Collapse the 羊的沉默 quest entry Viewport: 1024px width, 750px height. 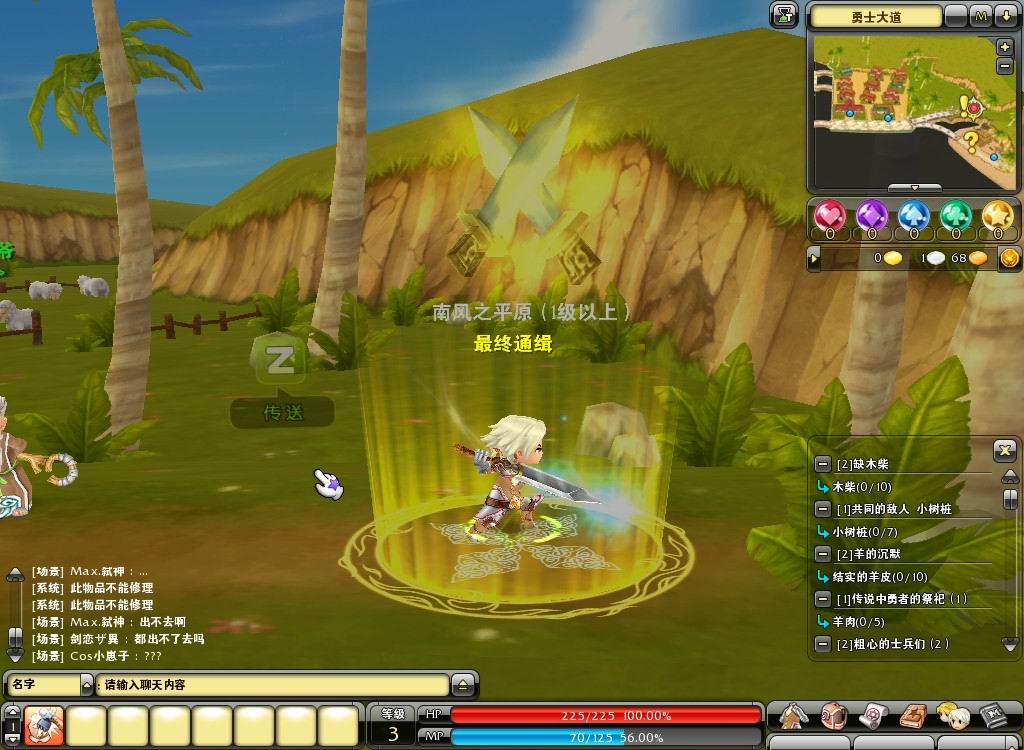[822, 554]
